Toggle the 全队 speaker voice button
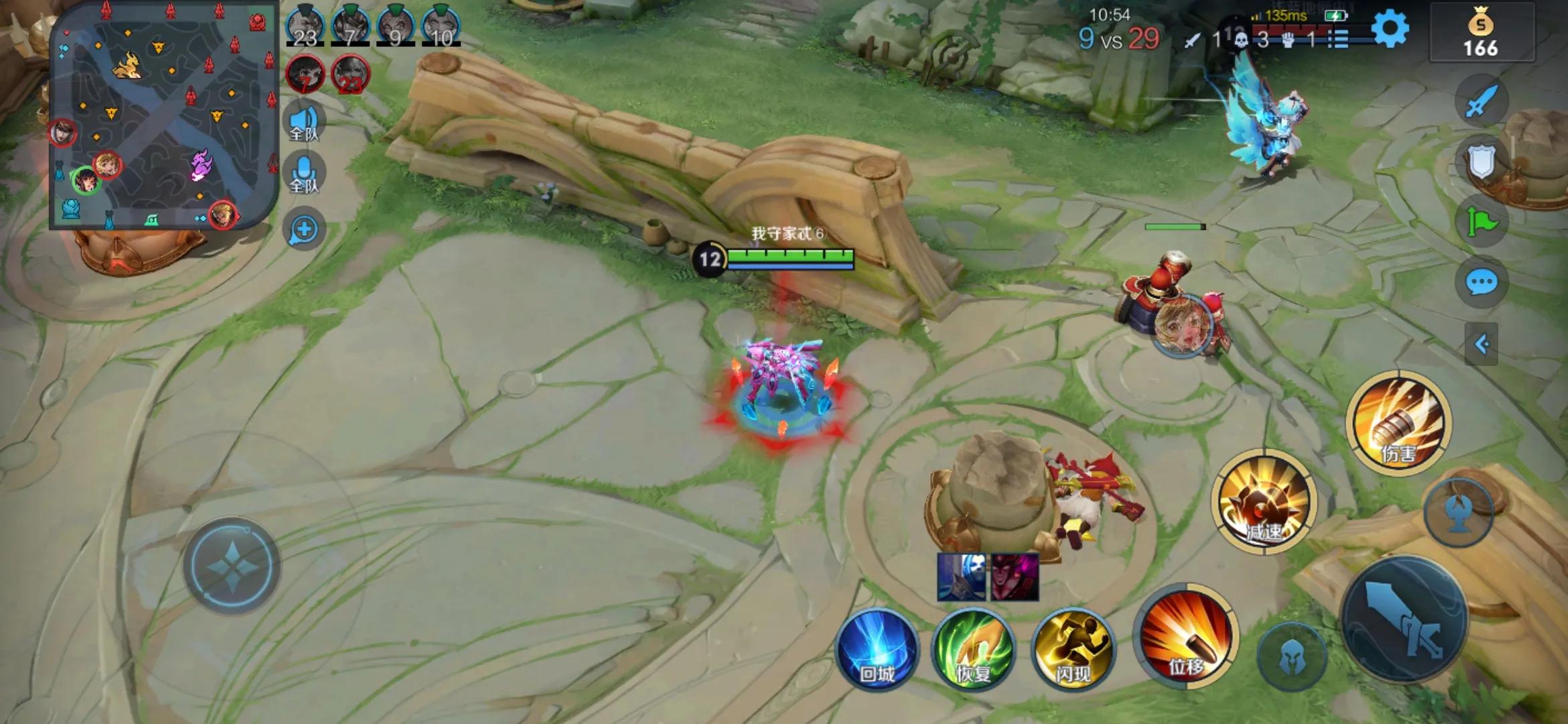1568x724 pixels. tap(304, 123)
